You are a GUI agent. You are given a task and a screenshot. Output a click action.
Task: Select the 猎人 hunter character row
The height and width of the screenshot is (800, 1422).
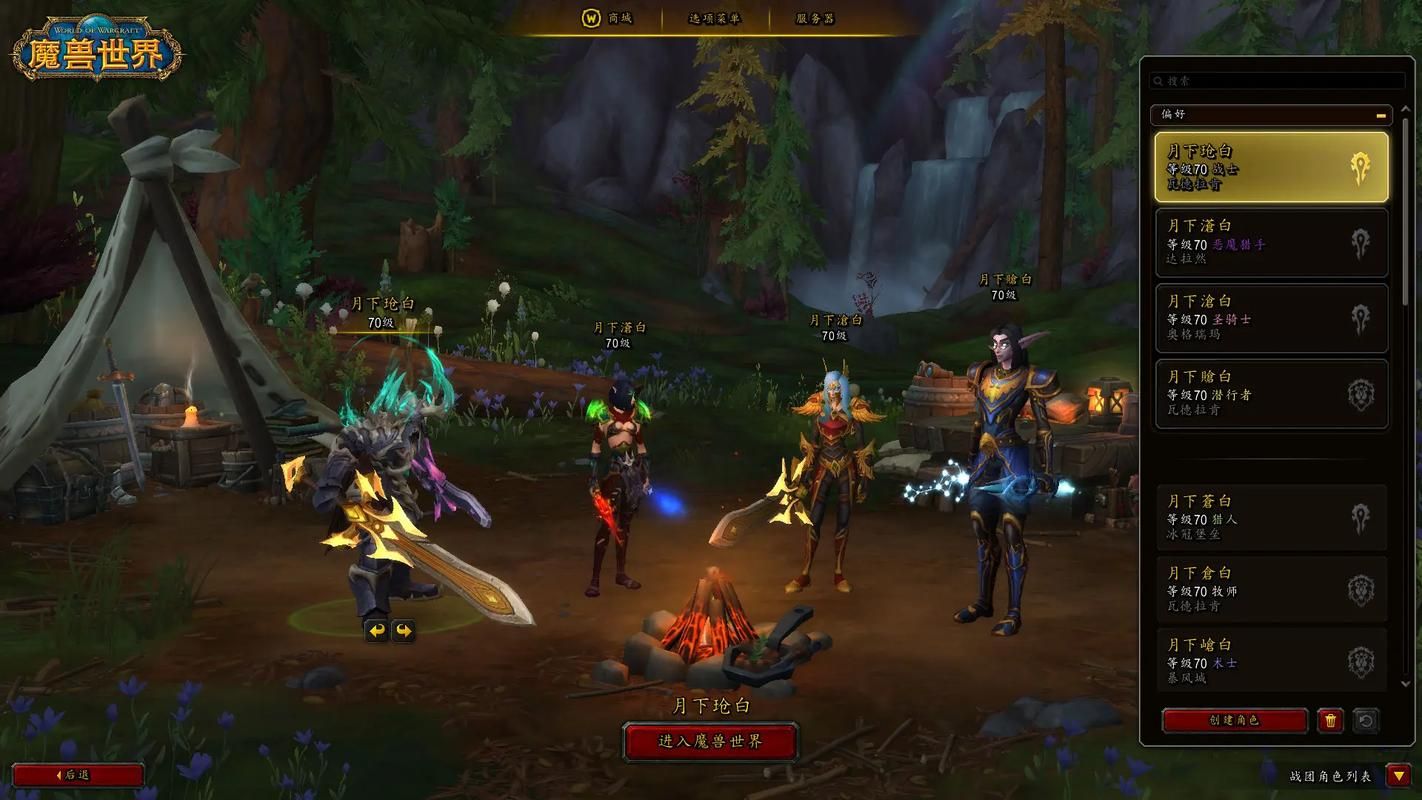pyautogui.click(x=1271, y=518)
